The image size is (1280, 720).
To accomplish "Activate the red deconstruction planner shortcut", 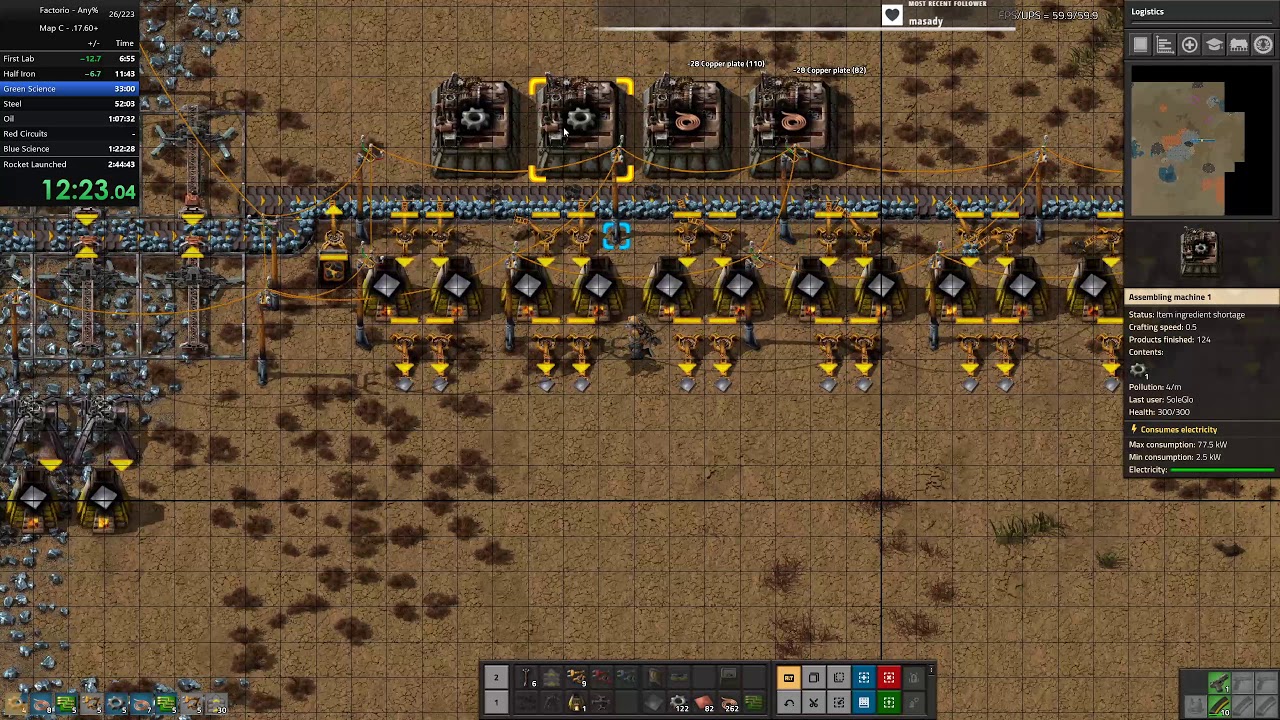I will [888, 678].
